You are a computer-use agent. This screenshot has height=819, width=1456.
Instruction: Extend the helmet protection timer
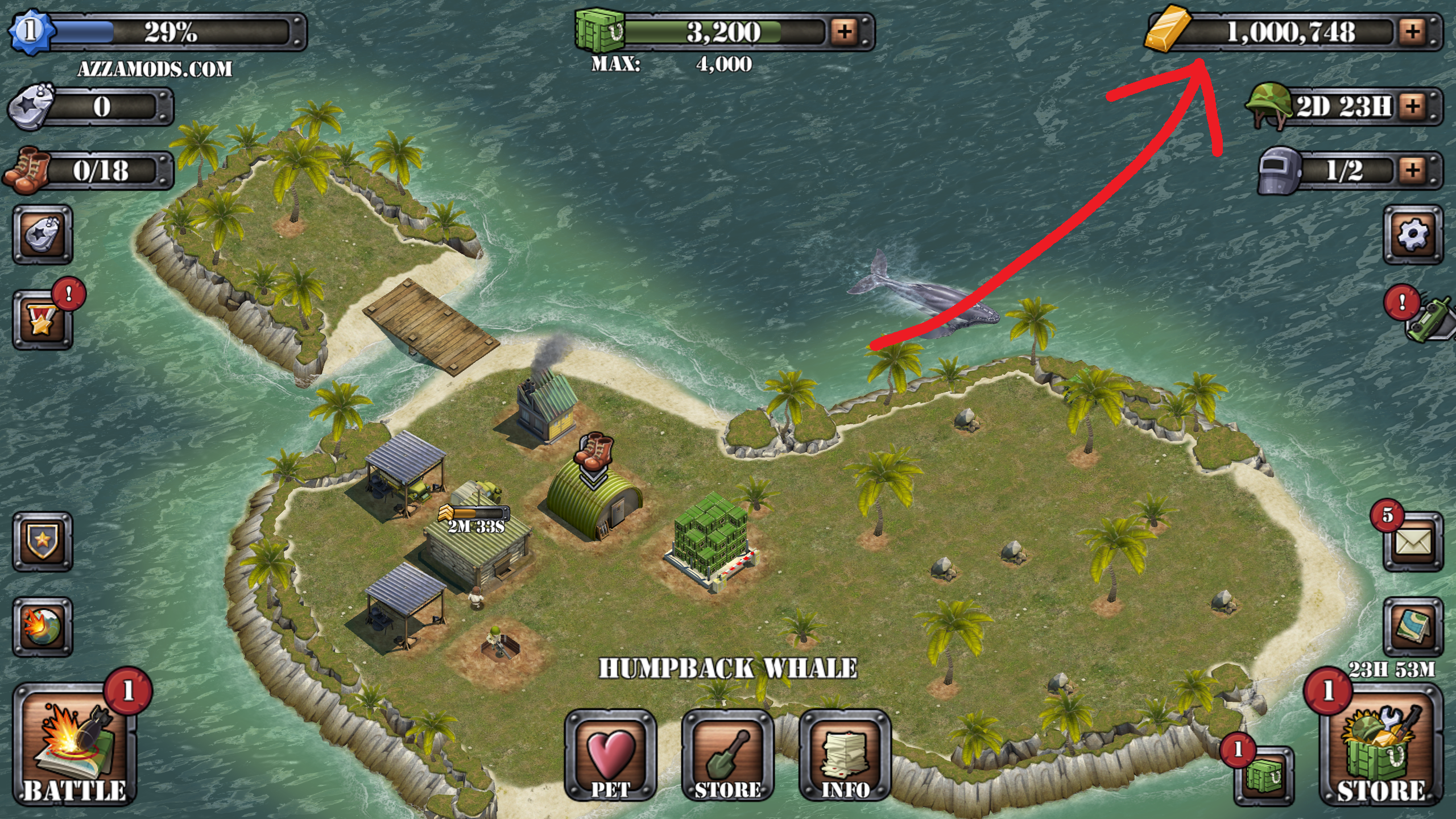click(x=1413, y=106)
